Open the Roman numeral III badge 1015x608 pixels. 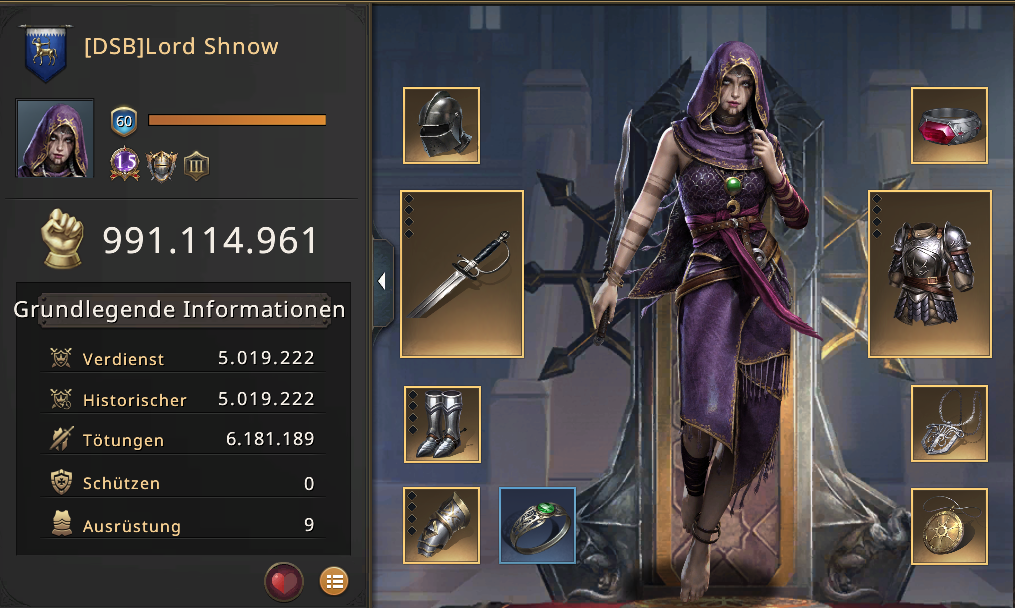click(x=196, y=164)
